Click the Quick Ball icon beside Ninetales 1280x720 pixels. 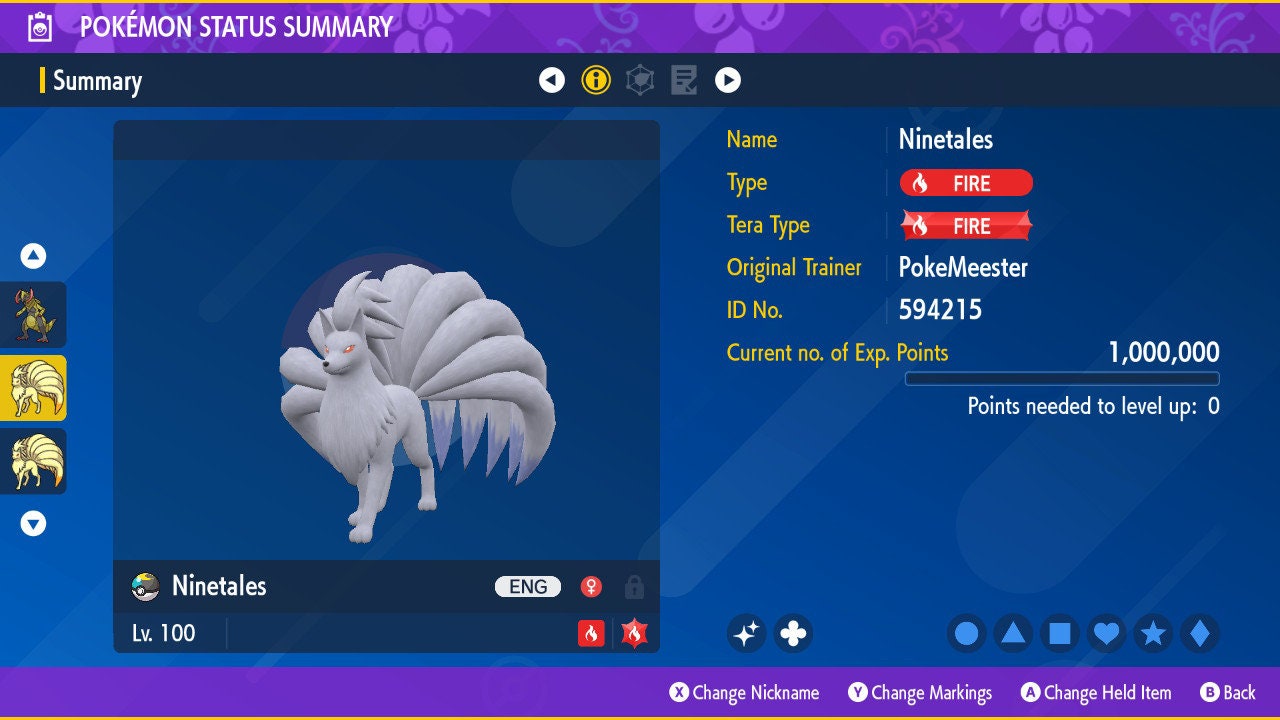coord(146,587)
